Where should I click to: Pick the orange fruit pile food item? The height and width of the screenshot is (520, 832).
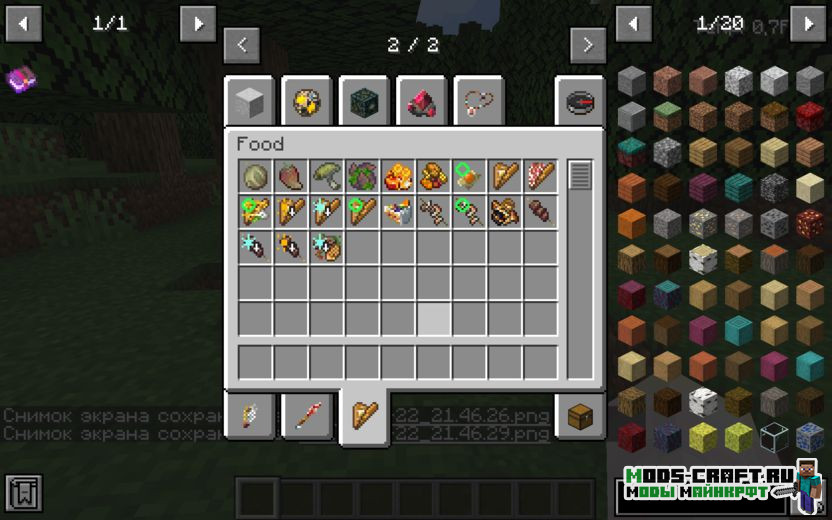[398, 176]
